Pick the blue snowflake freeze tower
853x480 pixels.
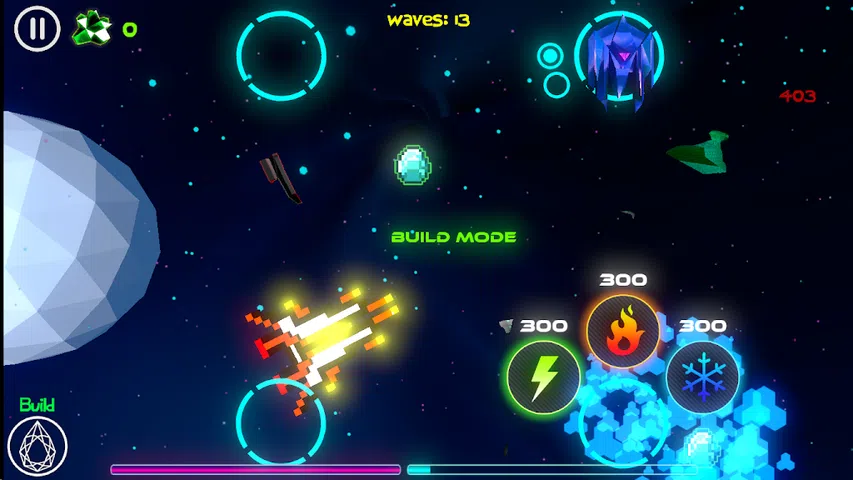pyautogui.click(x=702, y=378)
